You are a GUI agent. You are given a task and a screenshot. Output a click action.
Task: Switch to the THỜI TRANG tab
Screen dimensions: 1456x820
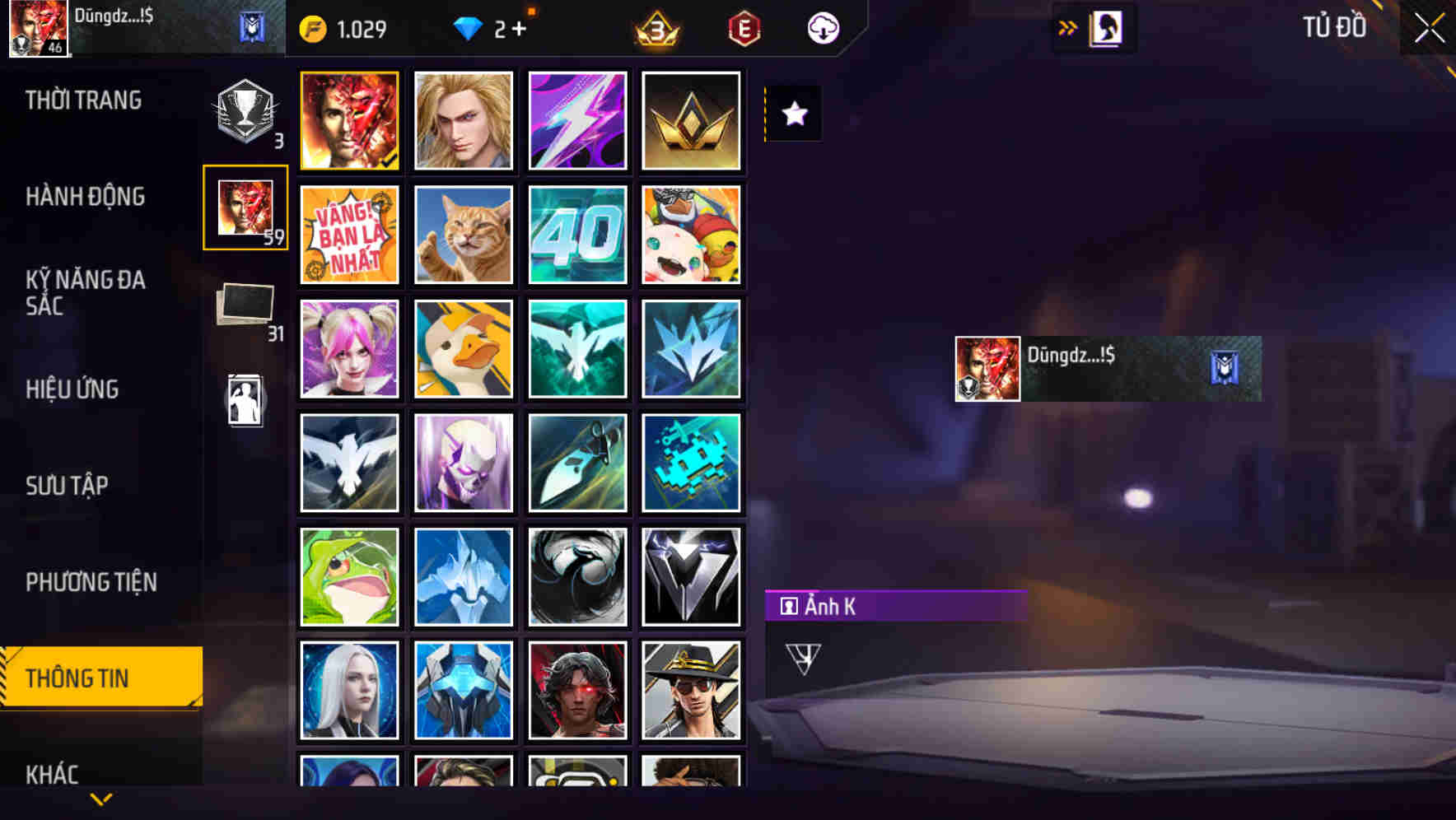pyautogui.click(x=81, y=100)
